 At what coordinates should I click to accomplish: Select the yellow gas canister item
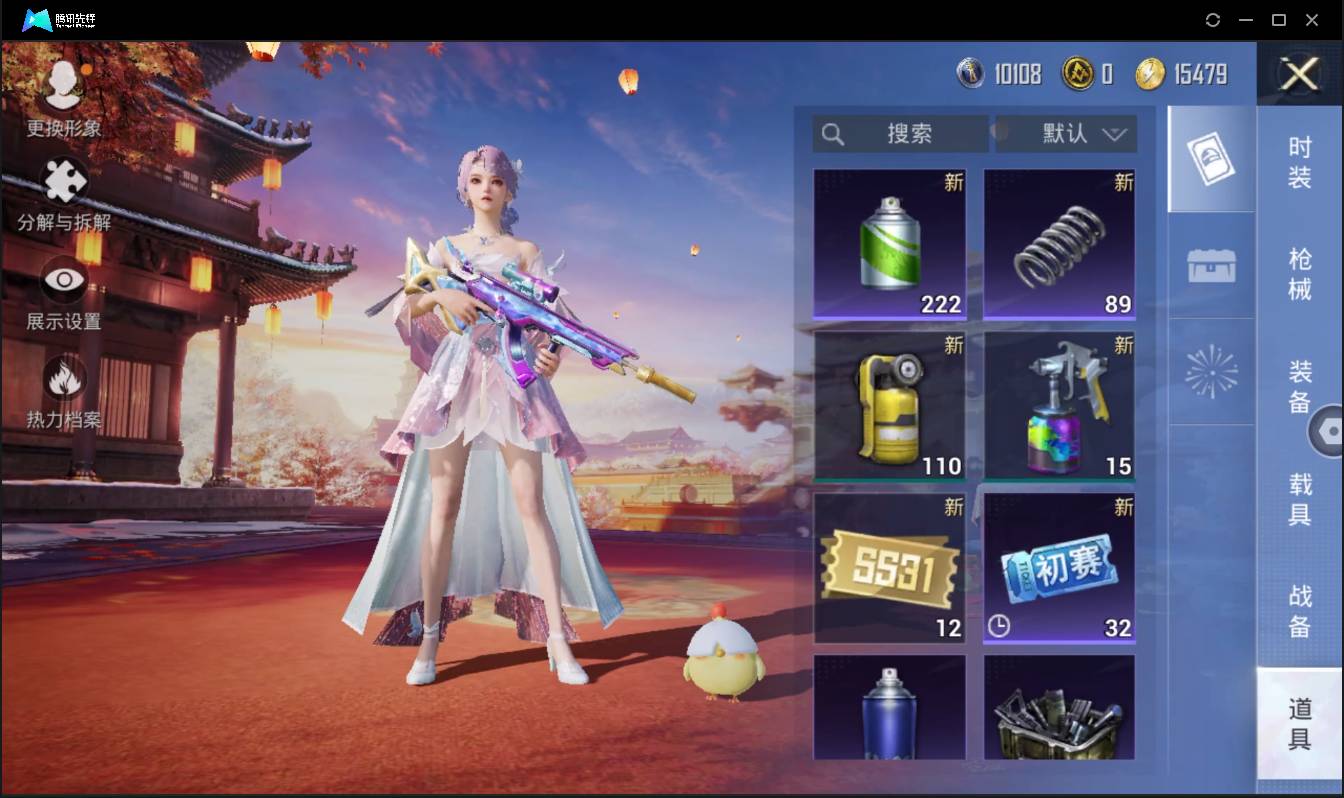coord(889,405)
